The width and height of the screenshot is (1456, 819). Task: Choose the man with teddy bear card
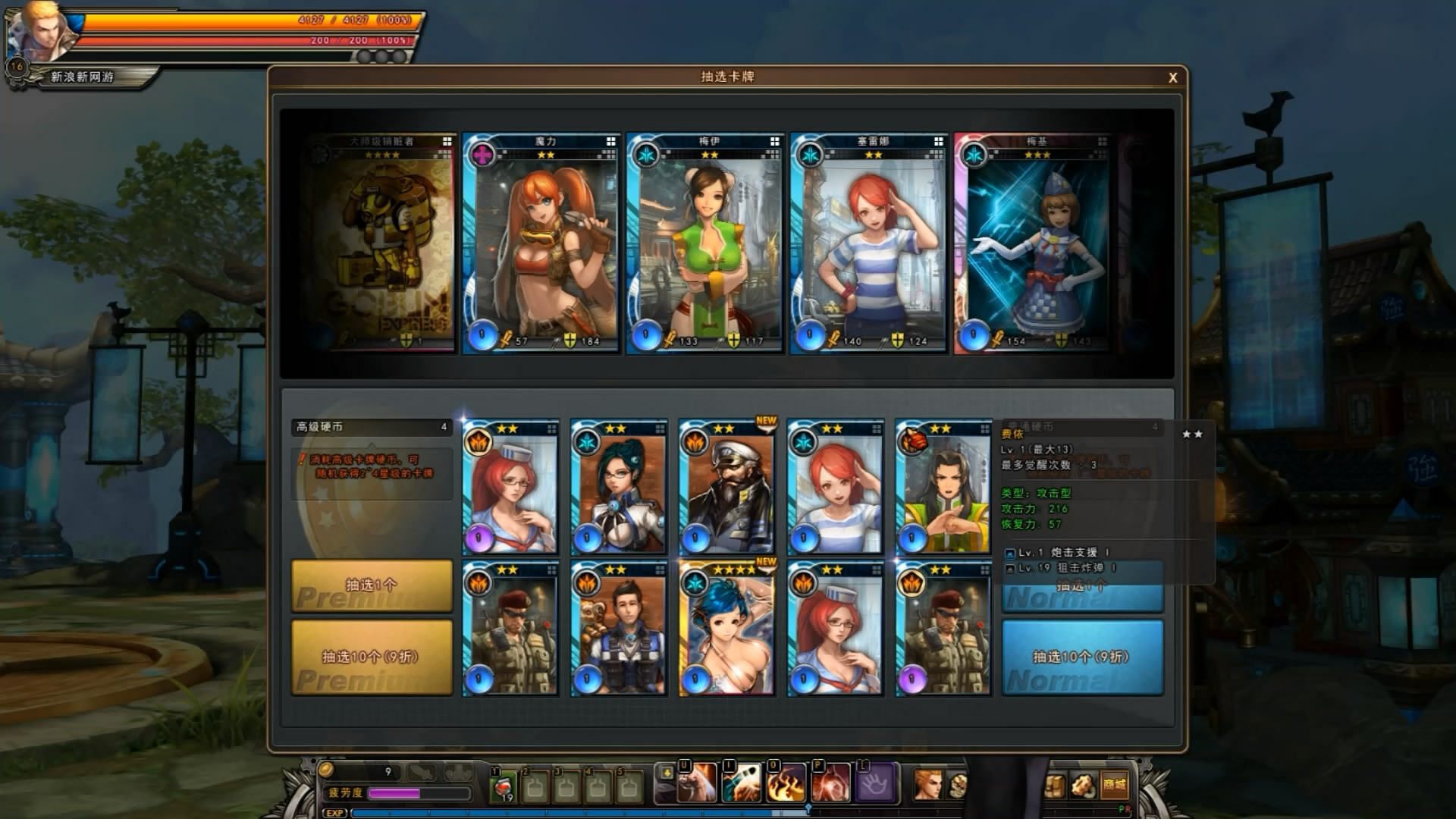(x=619, y=629)
